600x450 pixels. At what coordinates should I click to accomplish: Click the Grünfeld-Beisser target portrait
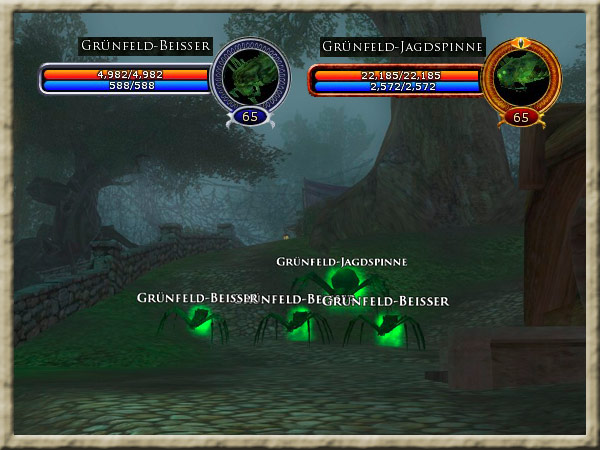(250, 76)
